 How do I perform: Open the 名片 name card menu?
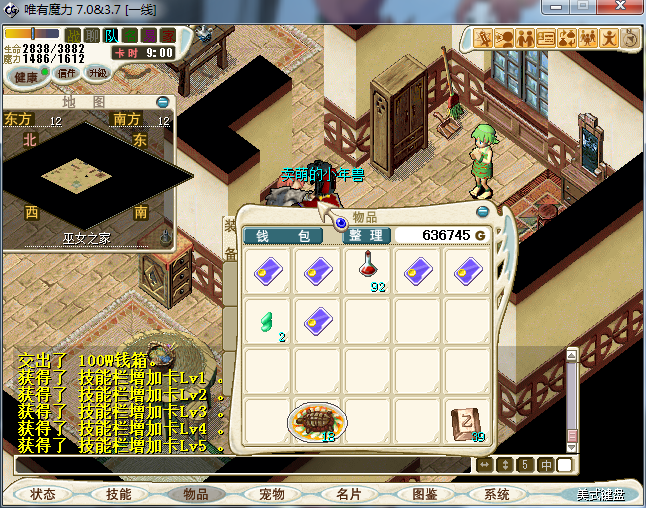click(x=348, y=494)
